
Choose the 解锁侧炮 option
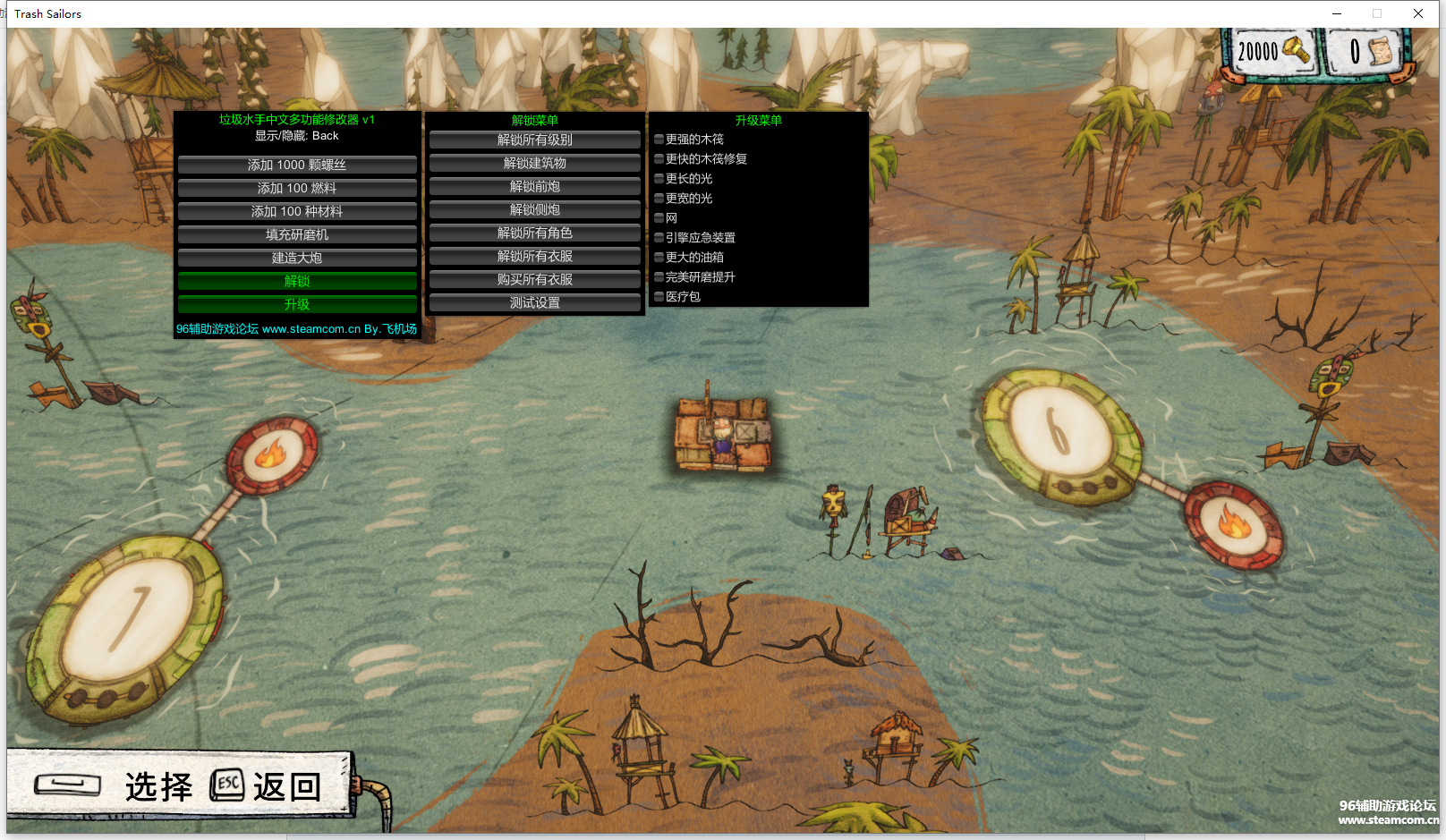point(534,210)
